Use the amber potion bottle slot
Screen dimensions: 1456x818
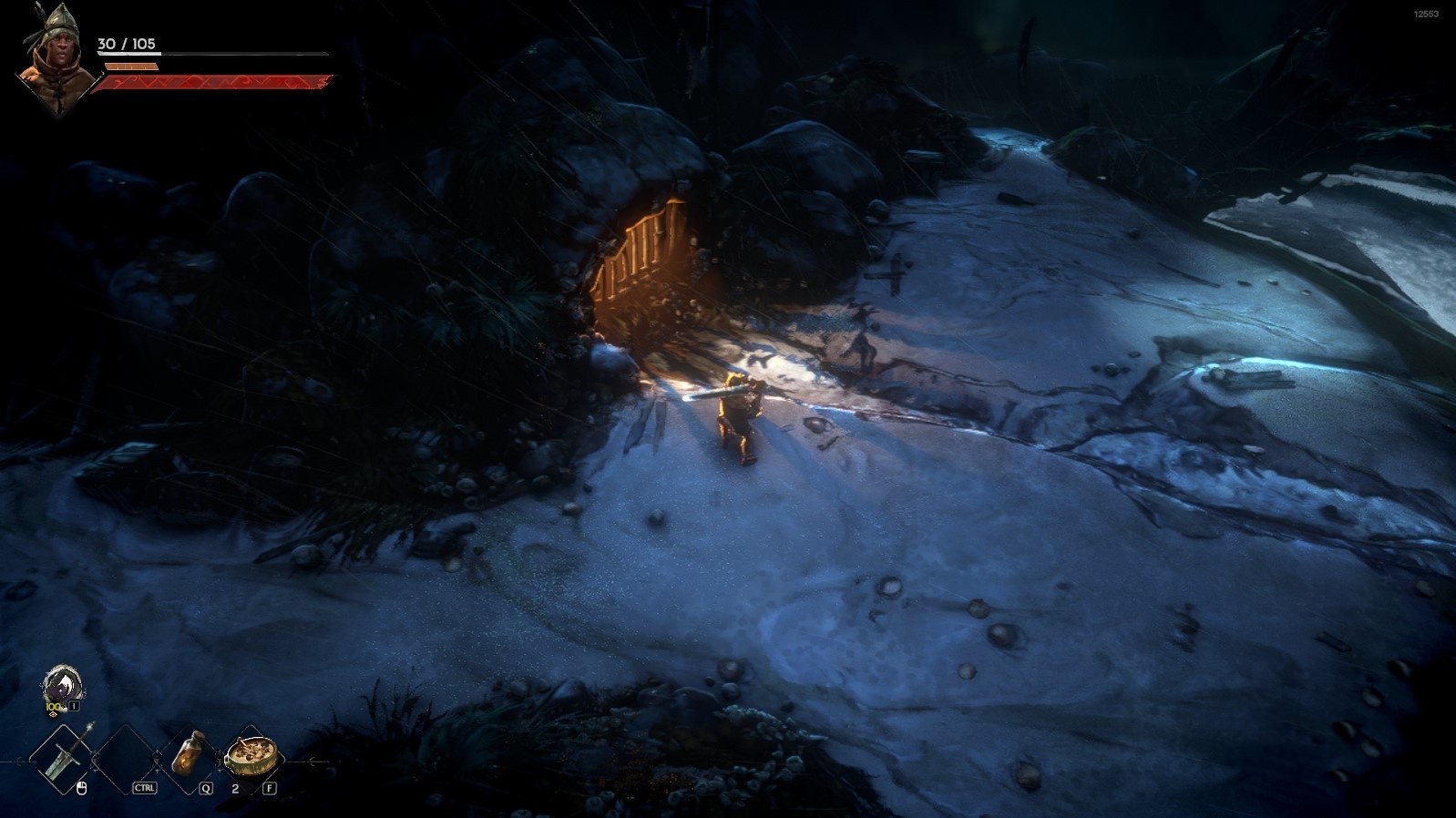pos(188,752)
